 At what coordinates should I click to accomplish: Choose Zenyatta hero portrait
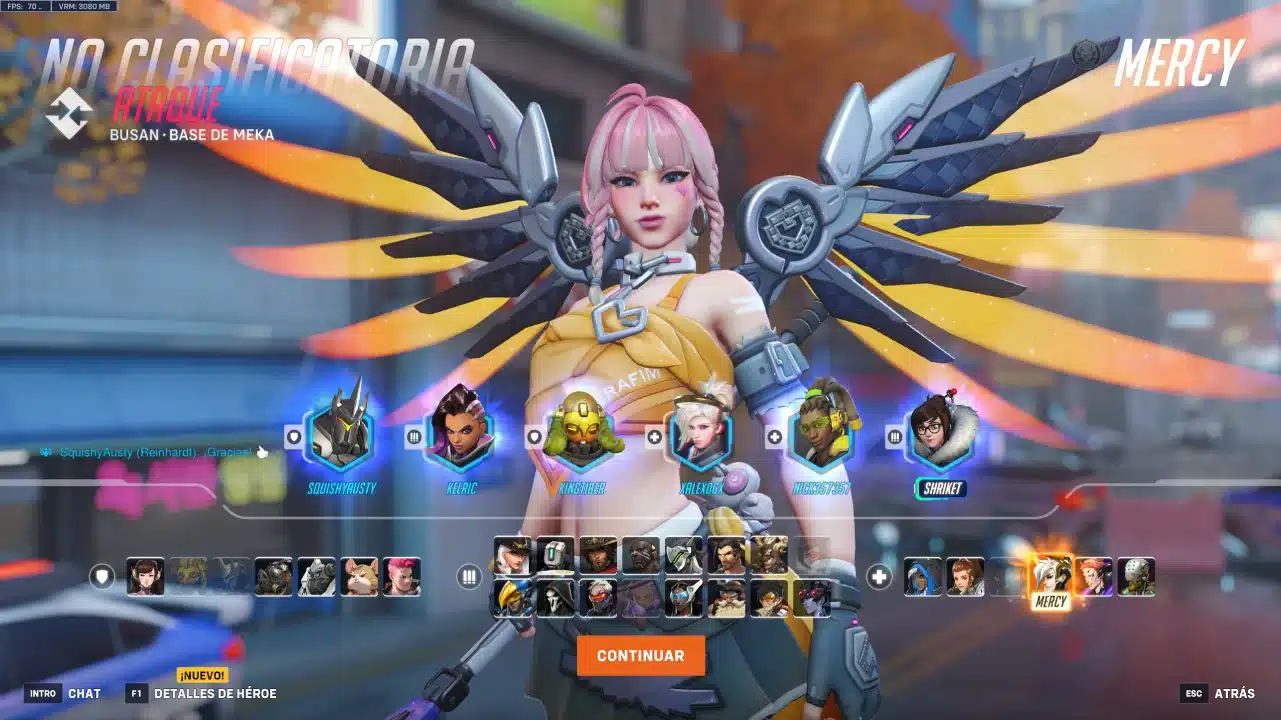[1136, 577]
